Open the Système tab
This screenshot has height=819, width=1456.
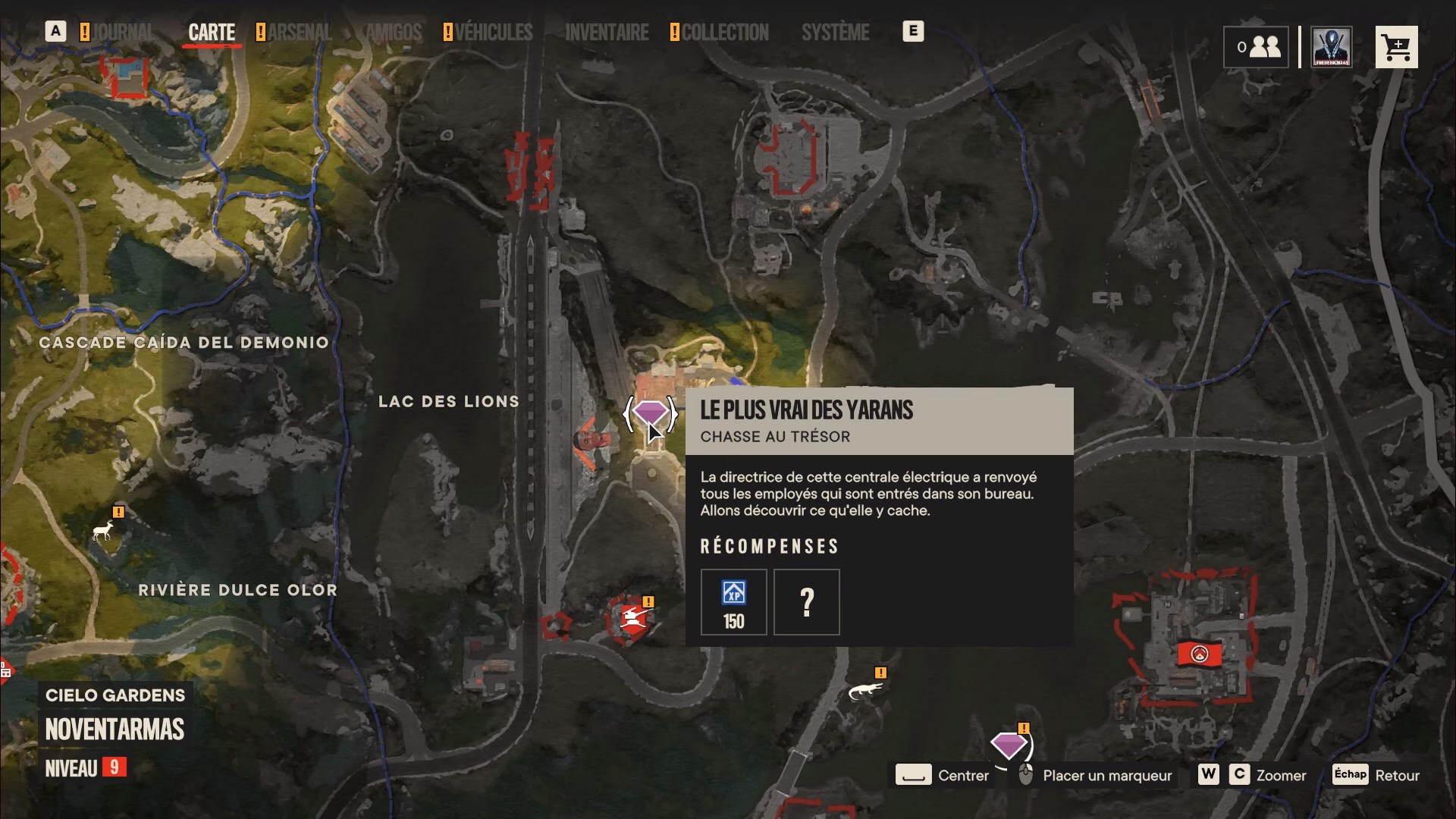coord(835,32)
